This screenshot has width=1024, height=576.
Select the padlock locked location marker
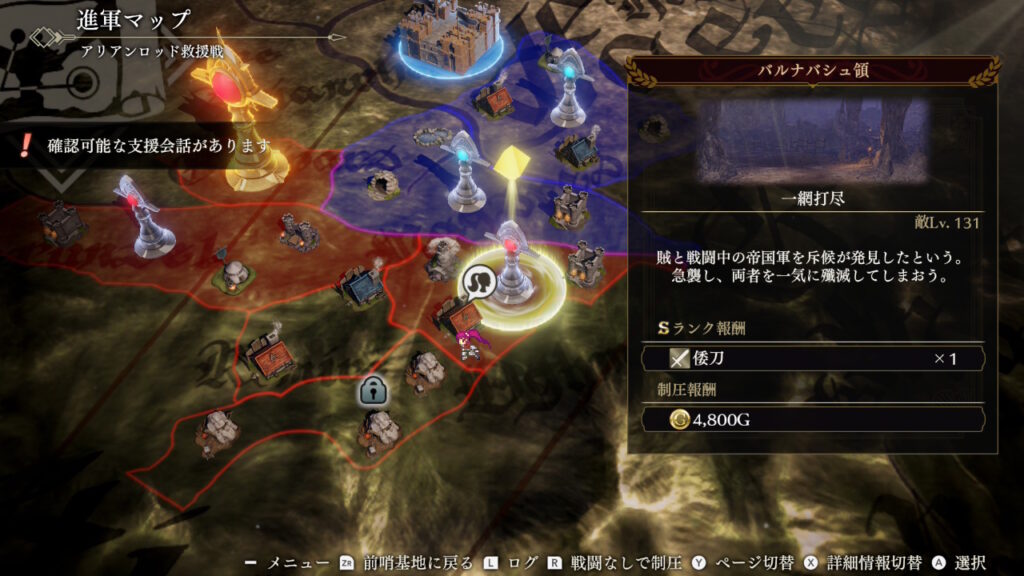click(x=374, y=392)
